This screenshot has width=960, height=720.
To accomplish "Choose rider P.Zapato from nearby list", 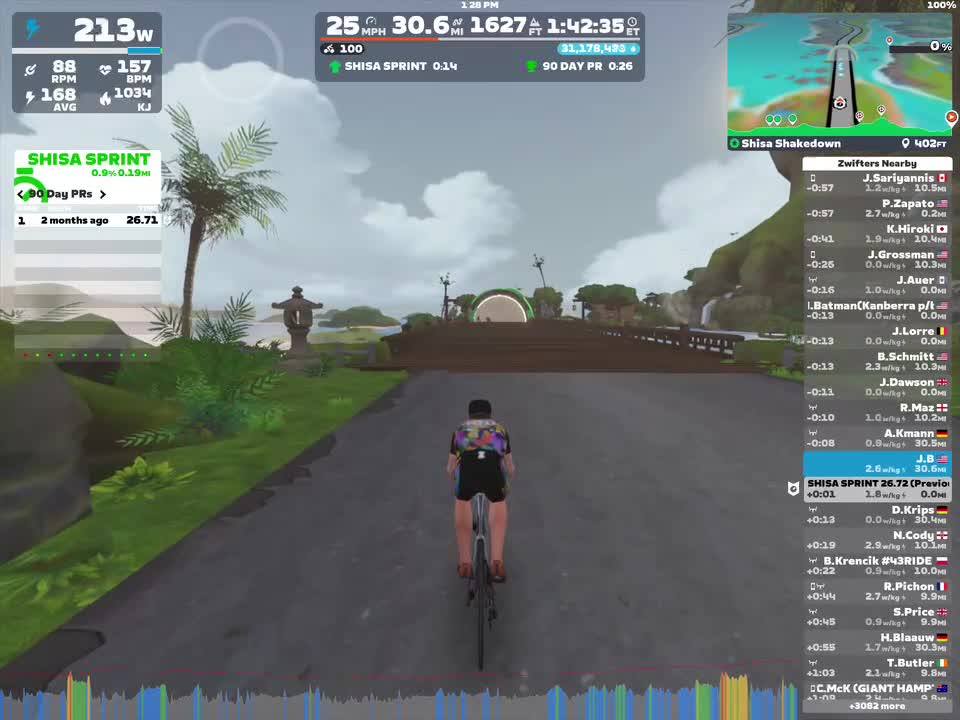I will pos(877,208).
